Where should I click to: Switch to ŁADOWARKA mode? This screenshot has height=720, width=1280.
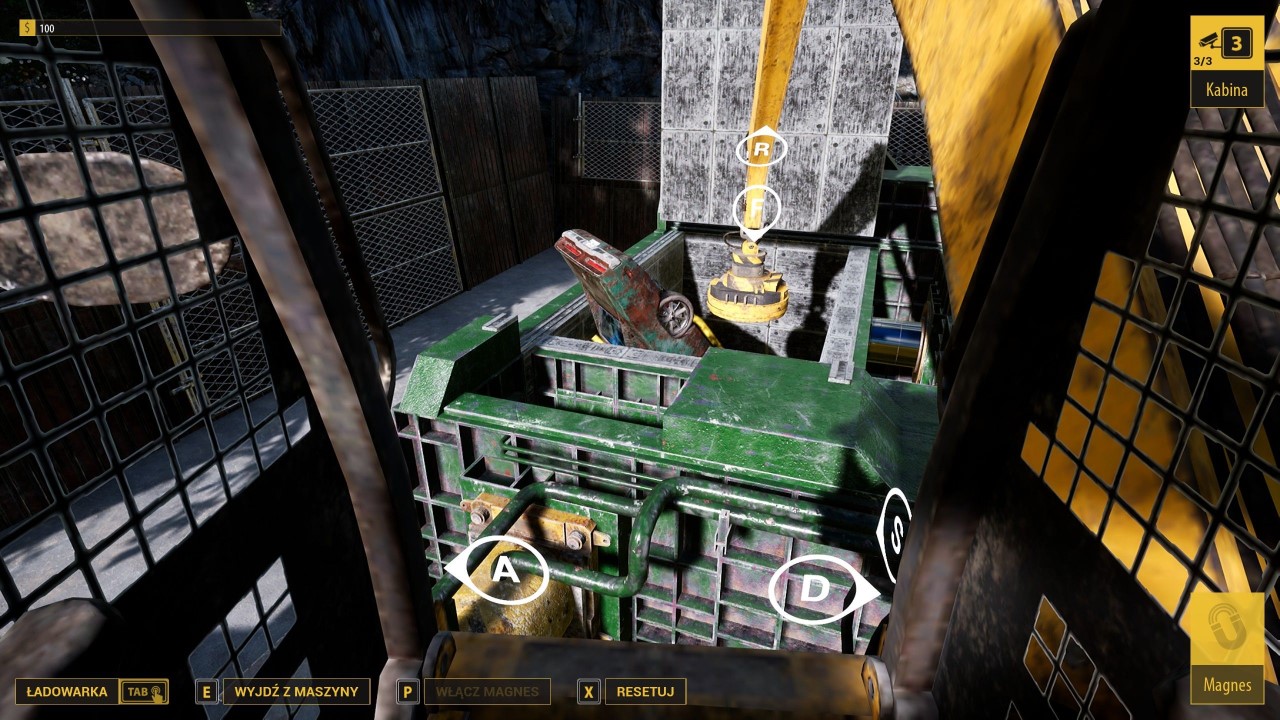tap(65, 691)
